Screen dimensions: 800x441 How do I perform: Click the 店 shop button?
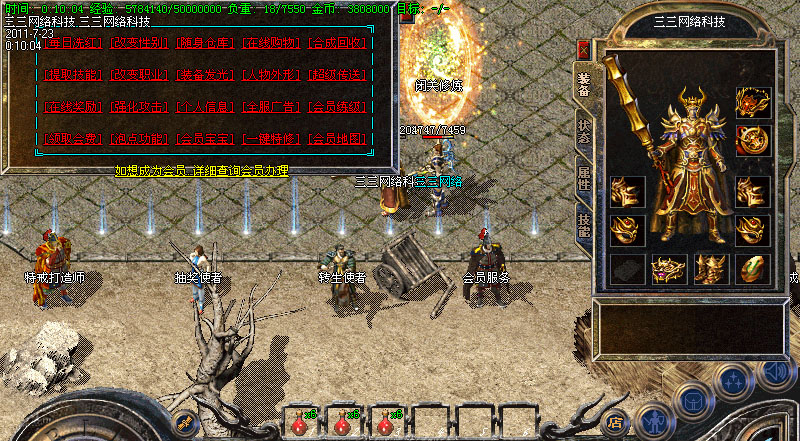pos(616,421)
